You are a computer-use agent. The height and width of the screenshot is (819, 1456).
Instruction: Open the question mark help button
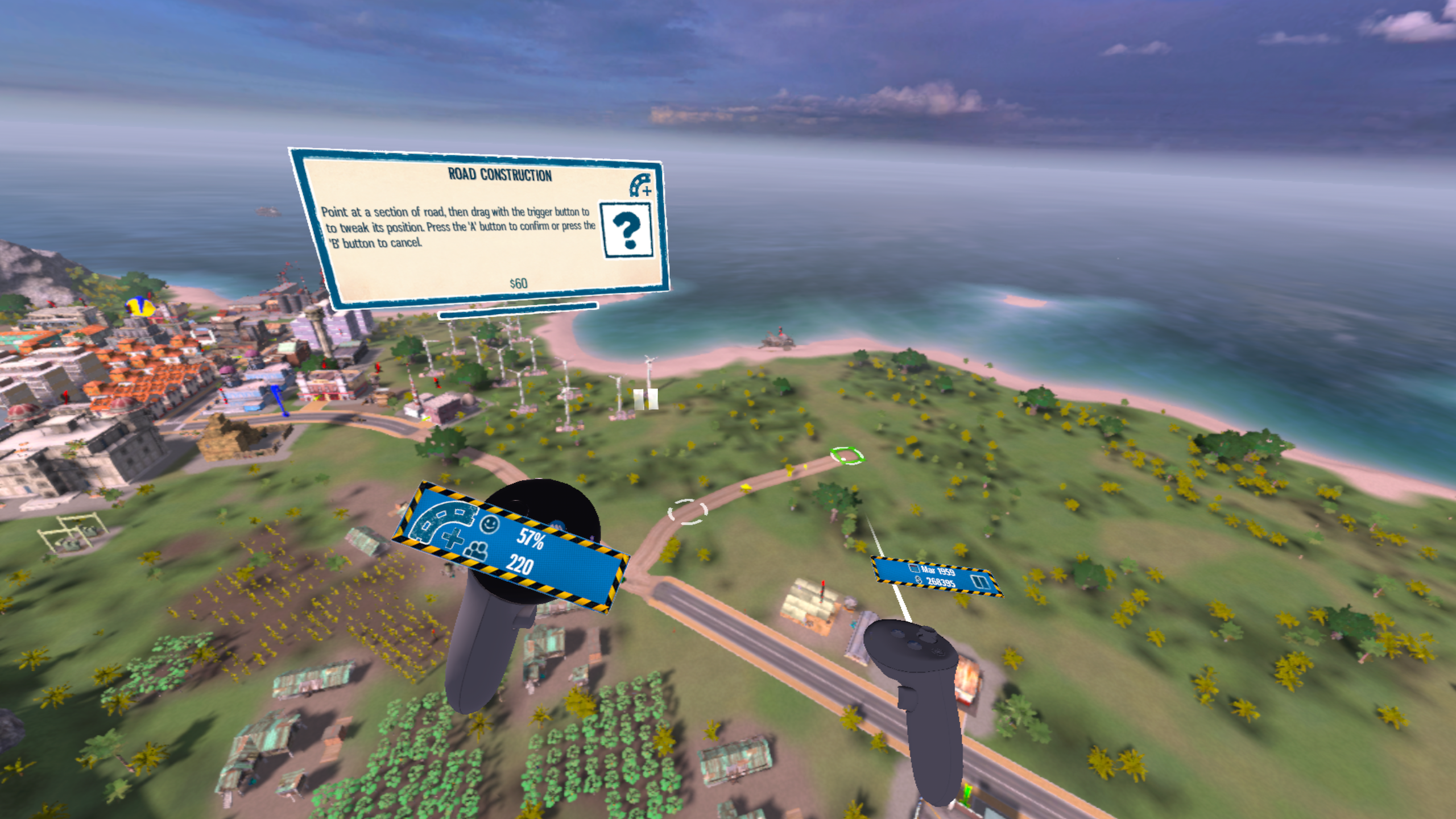click(627, 230)
